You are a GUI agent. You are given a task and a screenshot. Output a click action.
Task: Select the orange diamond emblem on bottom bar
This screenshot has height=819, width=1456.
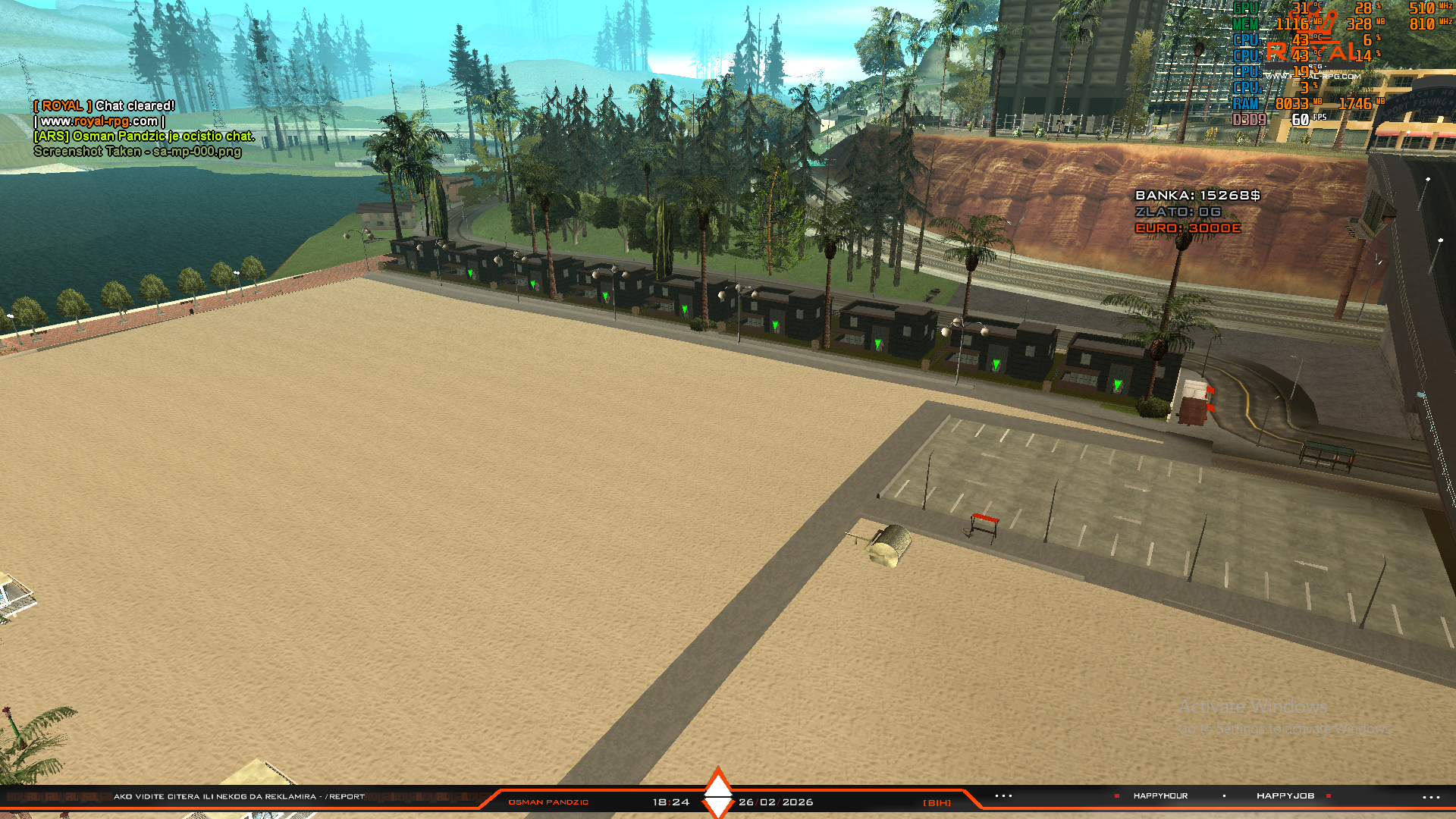pyautogui.click(x=717, y=792)
